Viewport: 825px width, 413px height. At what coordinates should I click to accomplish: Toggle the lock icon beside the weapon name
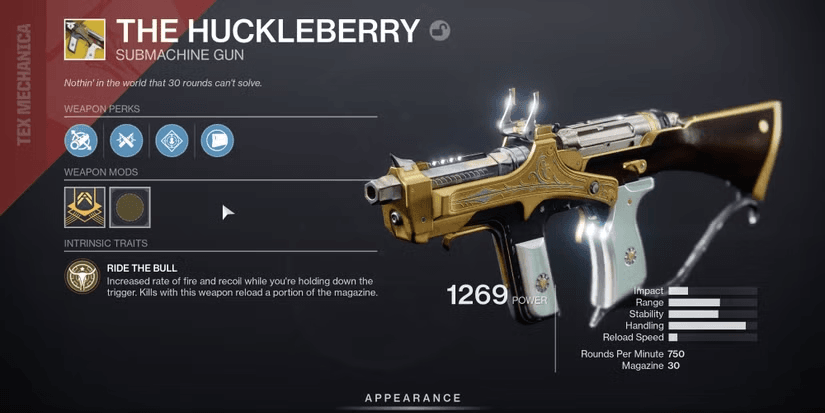[x=439, y=31]
